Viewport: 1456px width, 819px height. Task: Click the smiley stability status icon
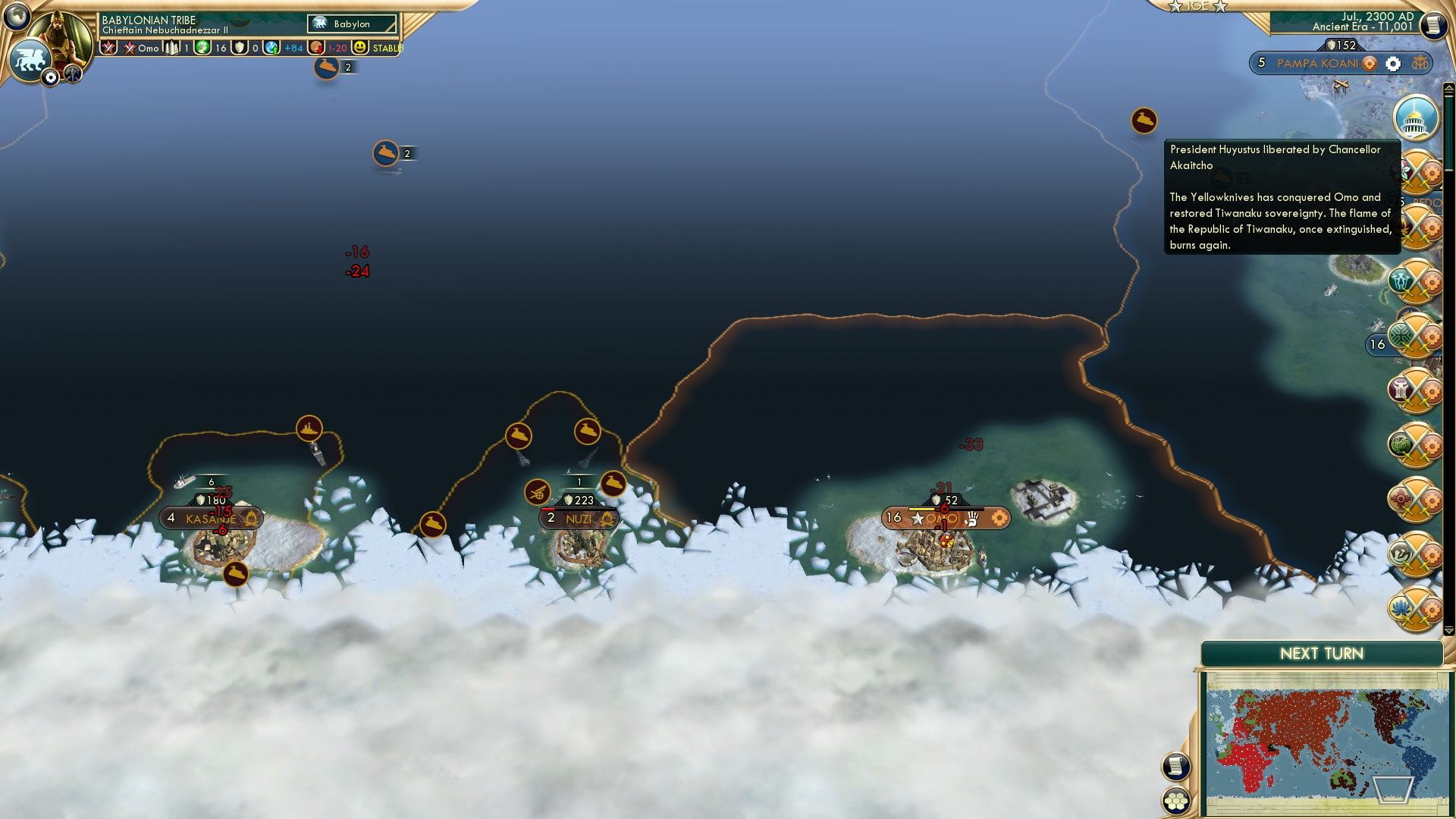pos(360,47)
